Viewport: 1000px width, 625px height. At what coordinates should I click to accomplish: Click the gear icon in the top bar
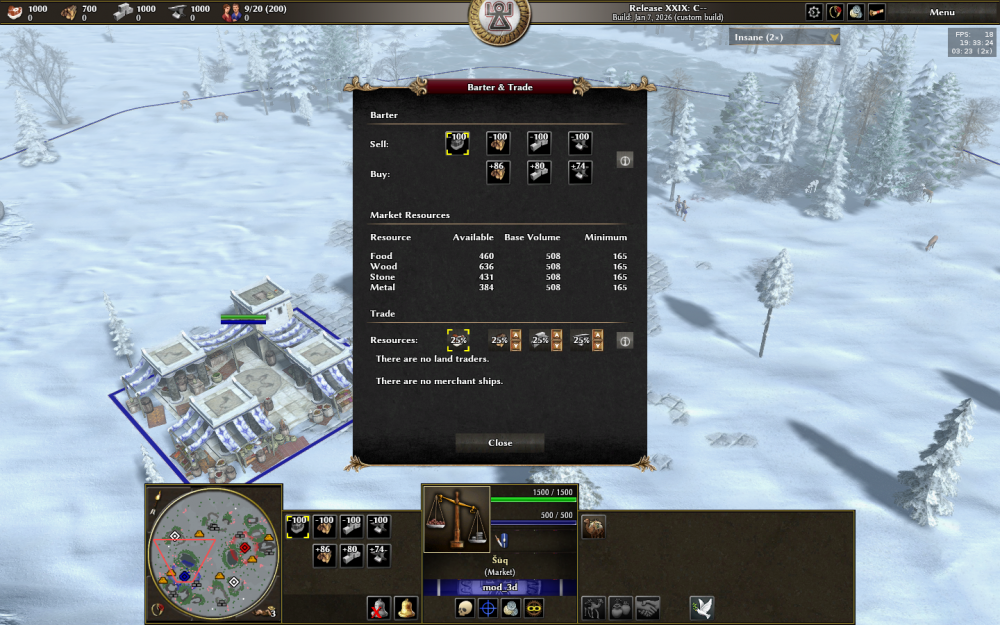click(814, 12)
